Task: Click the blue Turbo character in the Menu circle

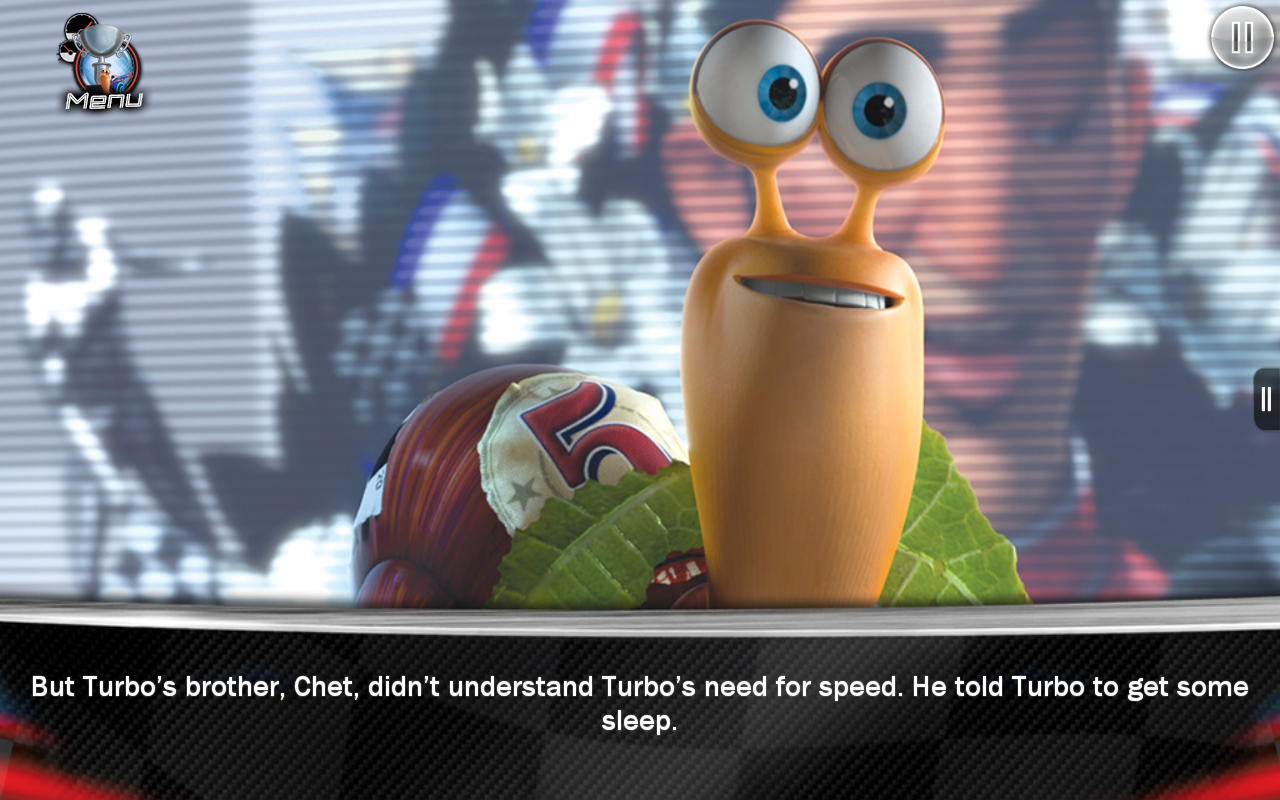Action: tap(117, 82)
